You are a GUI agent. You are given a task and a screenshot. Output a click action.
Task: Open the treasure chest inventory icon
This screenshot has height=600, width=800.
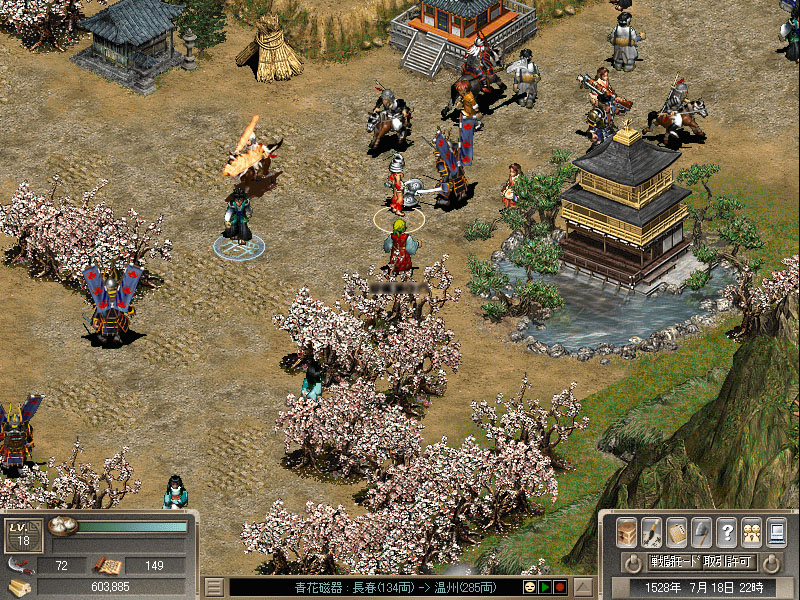627,532
